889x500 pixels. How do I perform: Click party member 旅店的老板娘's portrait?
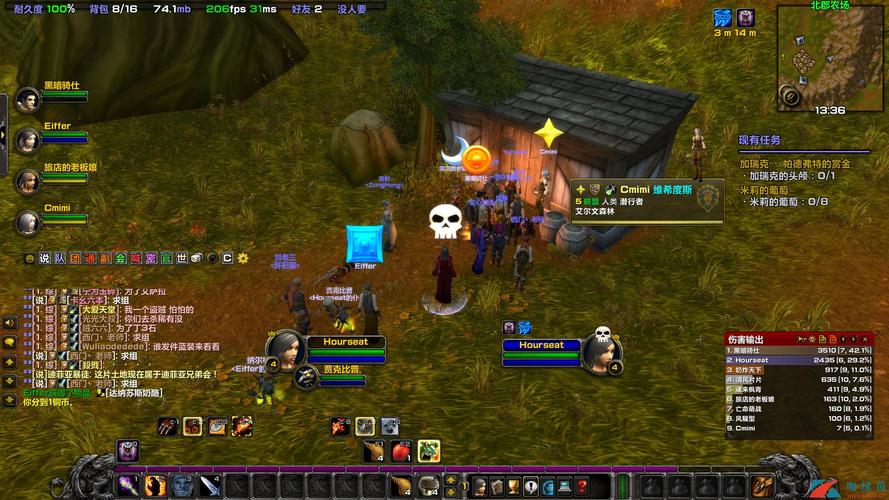[27, 180]
